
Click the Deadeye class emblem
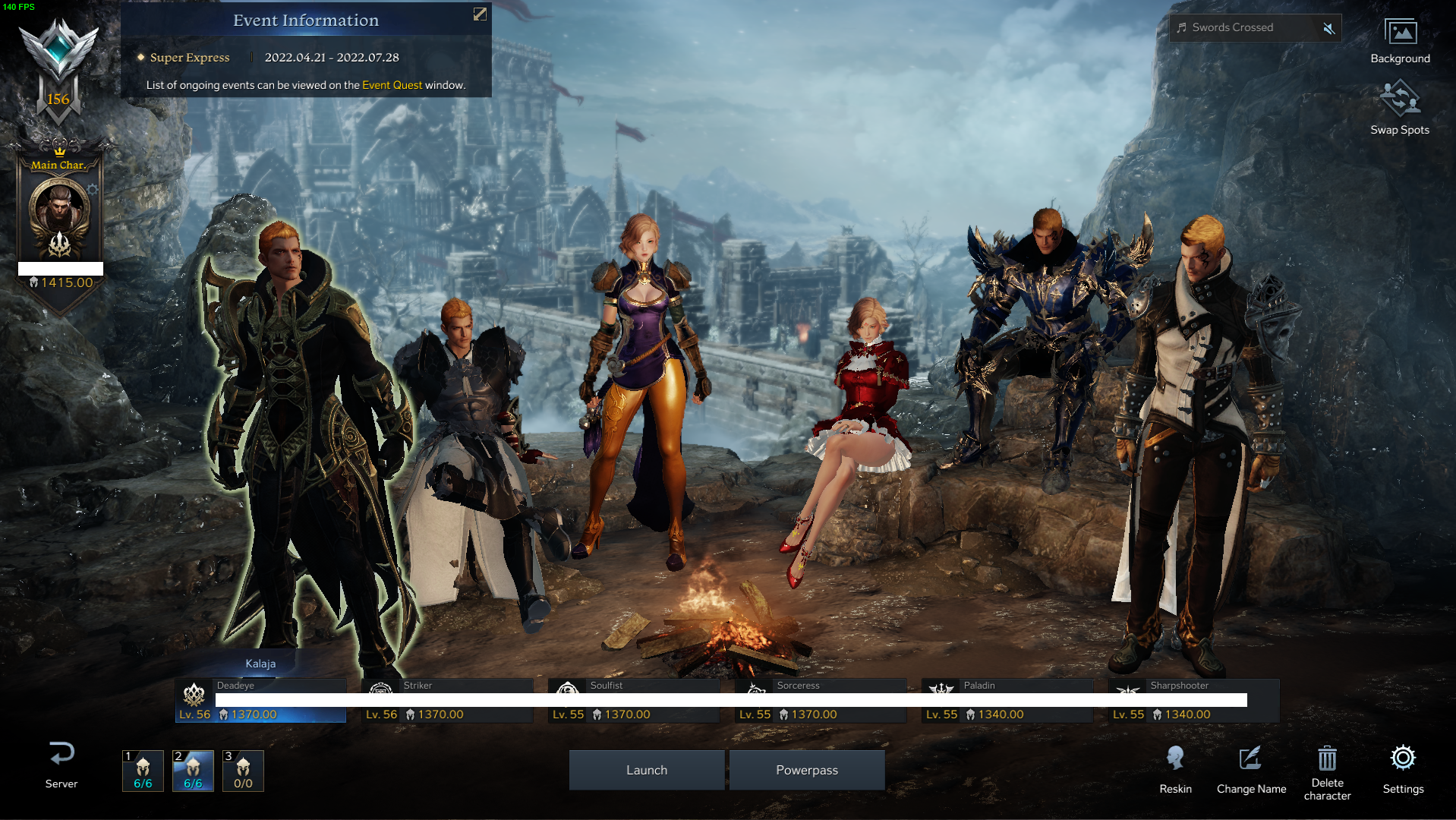(194, 695)
